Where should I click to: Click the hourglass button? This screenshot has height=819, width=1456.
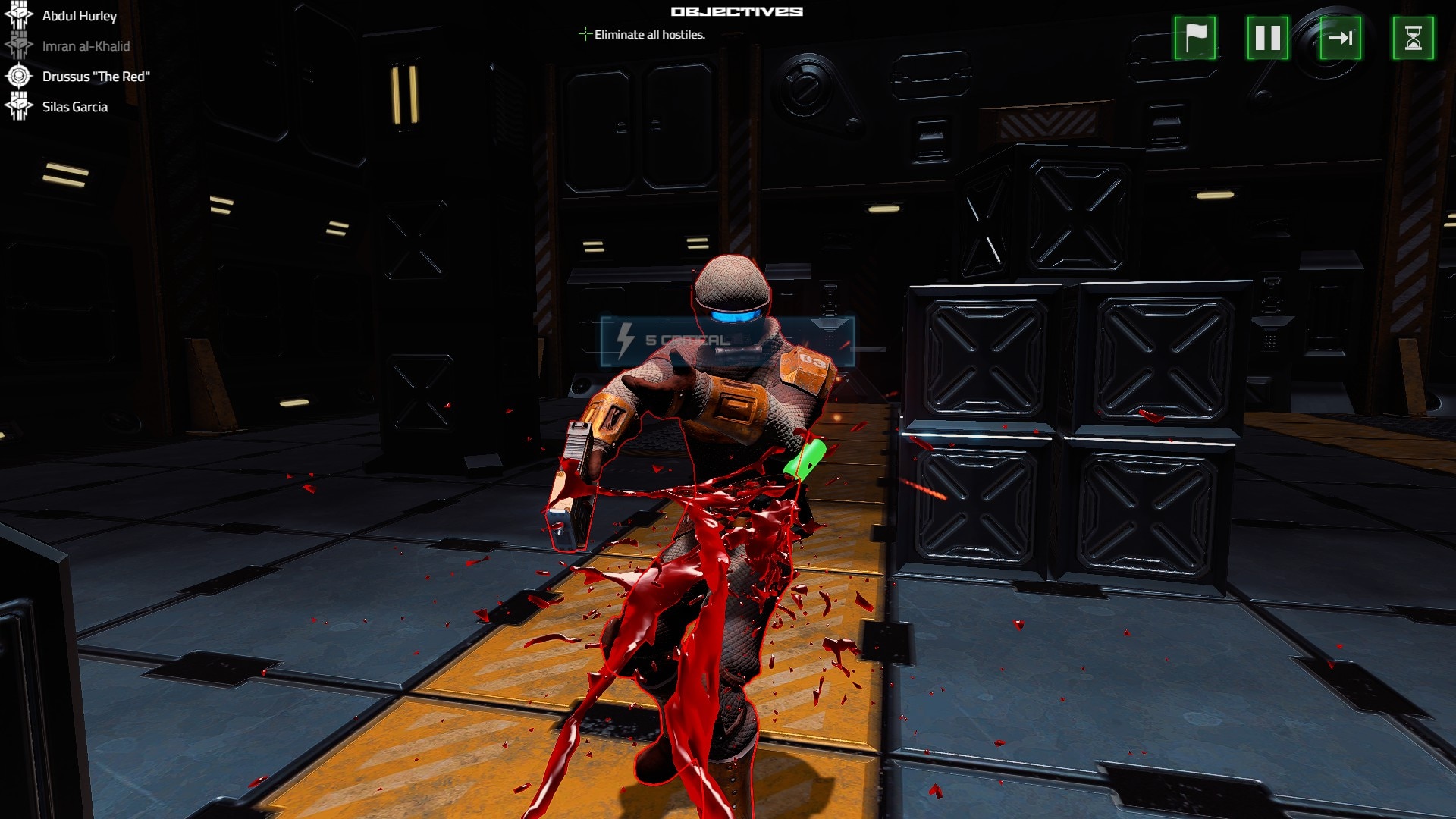click(x=1413, y=38)
